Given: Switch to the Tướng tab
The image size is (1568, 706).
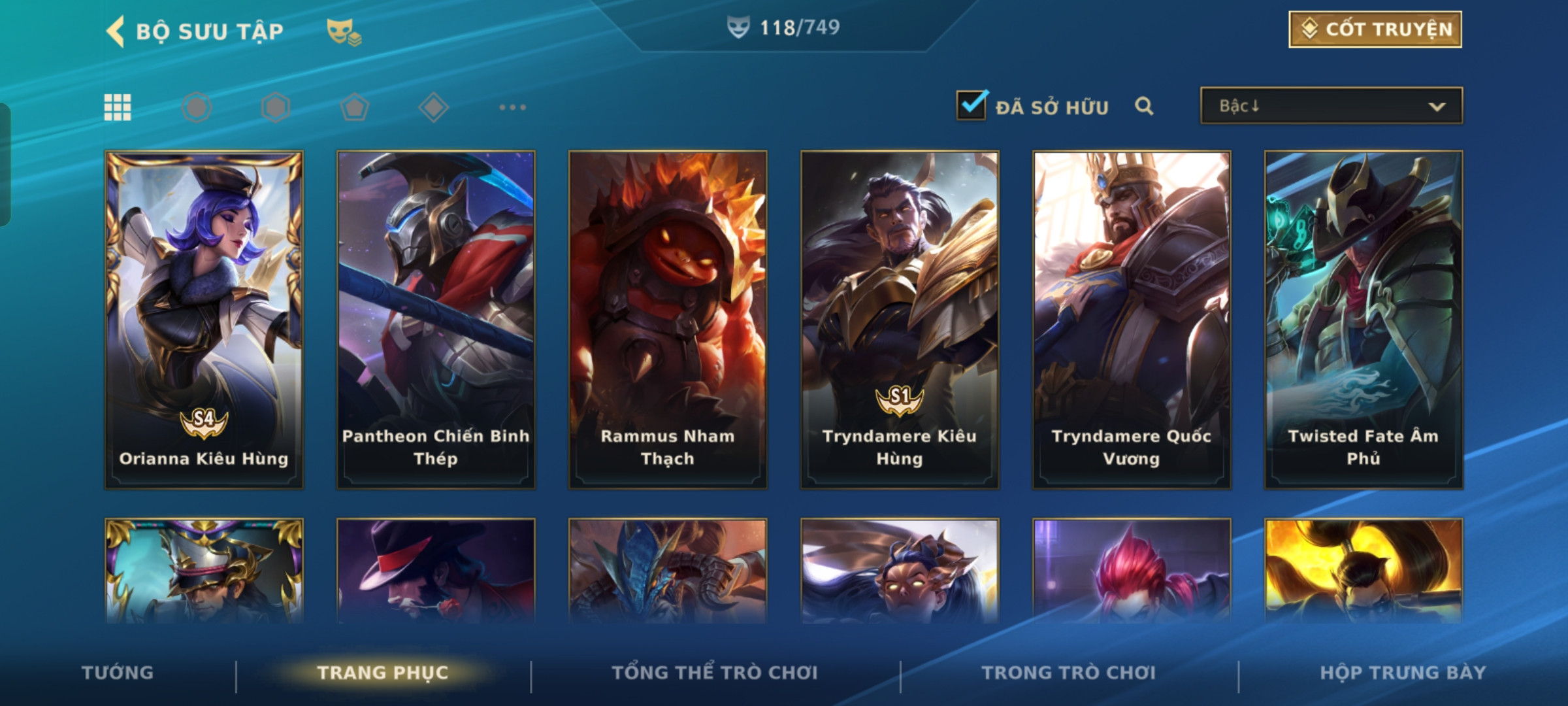Looking at the screenshot, I should [x=118, y=672].
